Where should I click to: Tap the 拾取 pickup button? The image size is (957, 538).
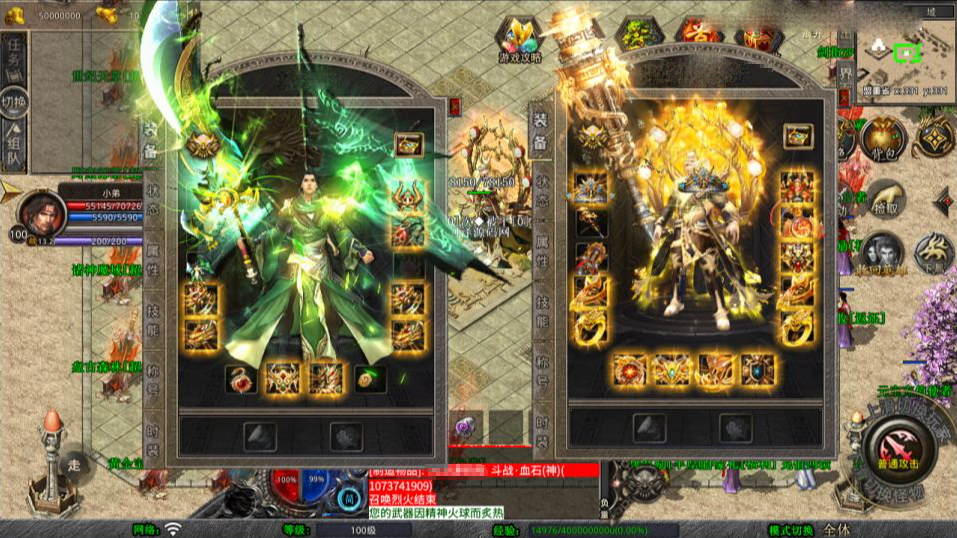click(x=885, y=198)
